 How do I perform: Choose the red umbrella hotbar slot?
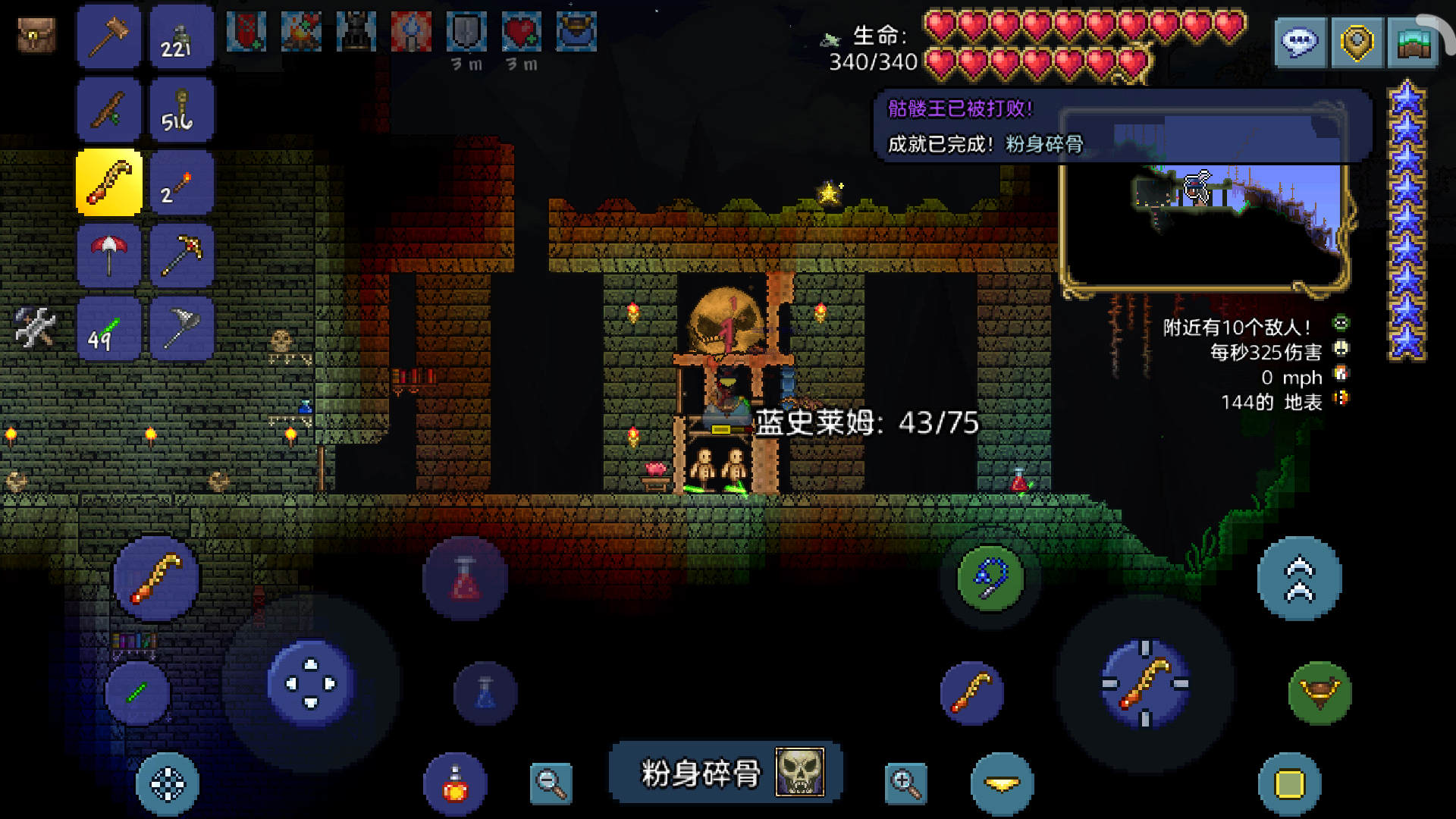(108, 256)
